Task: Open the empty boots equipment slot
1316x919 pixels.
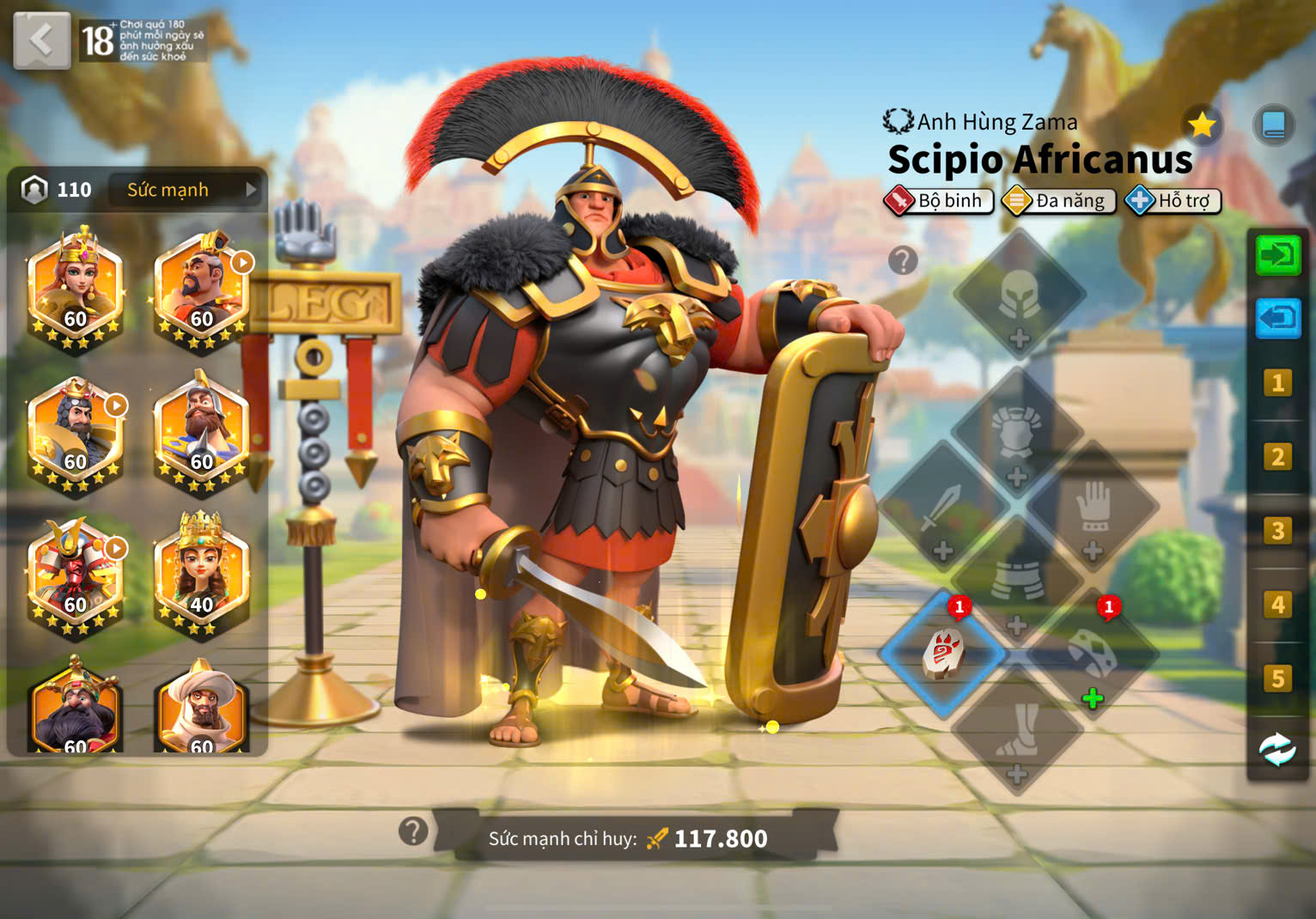Action: pyautogui.click(x=1017, y=732)
